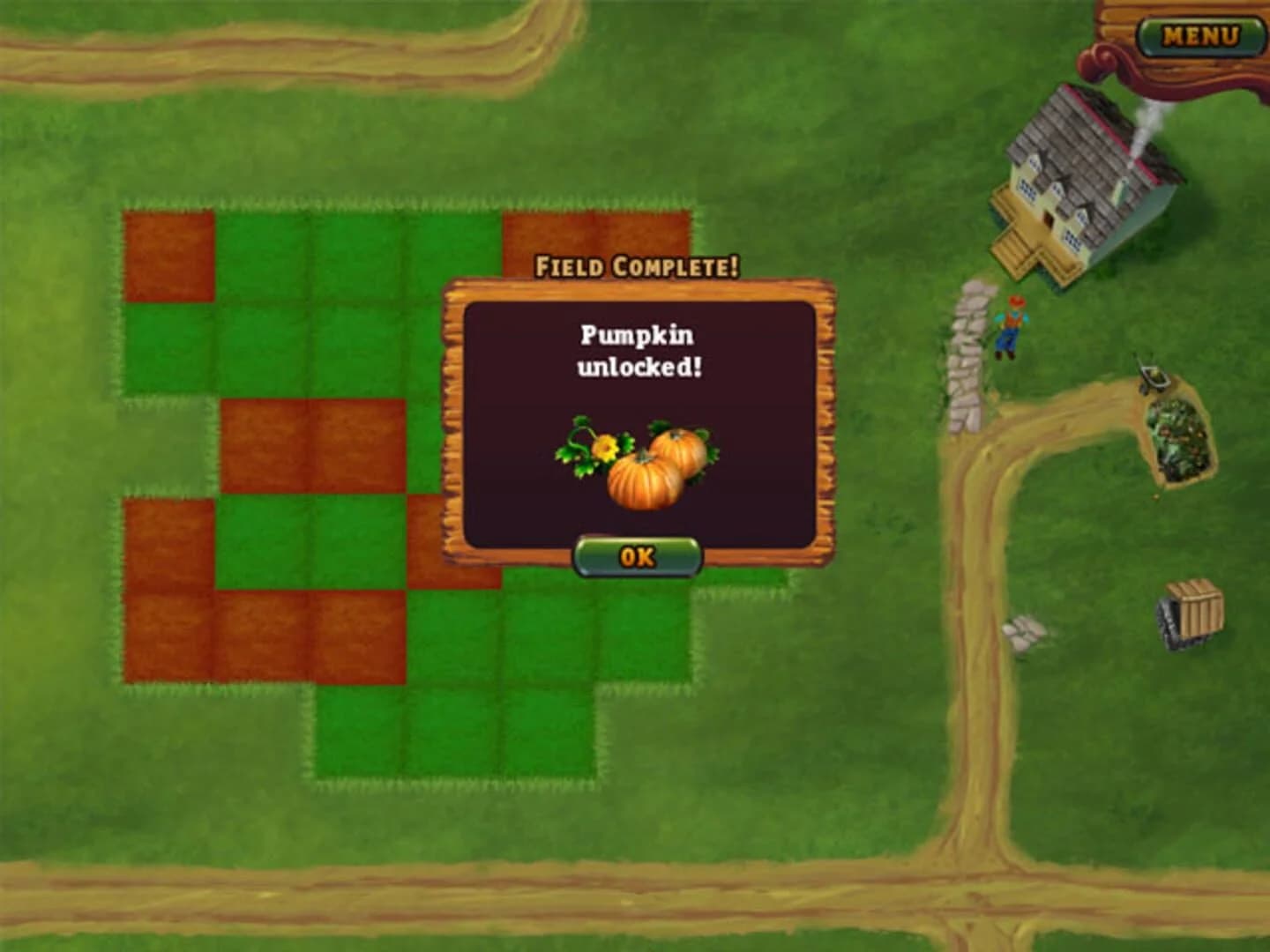Click the Pumpkin unlocked text
Viewport: 1270px width, 952px height.
pos(638,348)
